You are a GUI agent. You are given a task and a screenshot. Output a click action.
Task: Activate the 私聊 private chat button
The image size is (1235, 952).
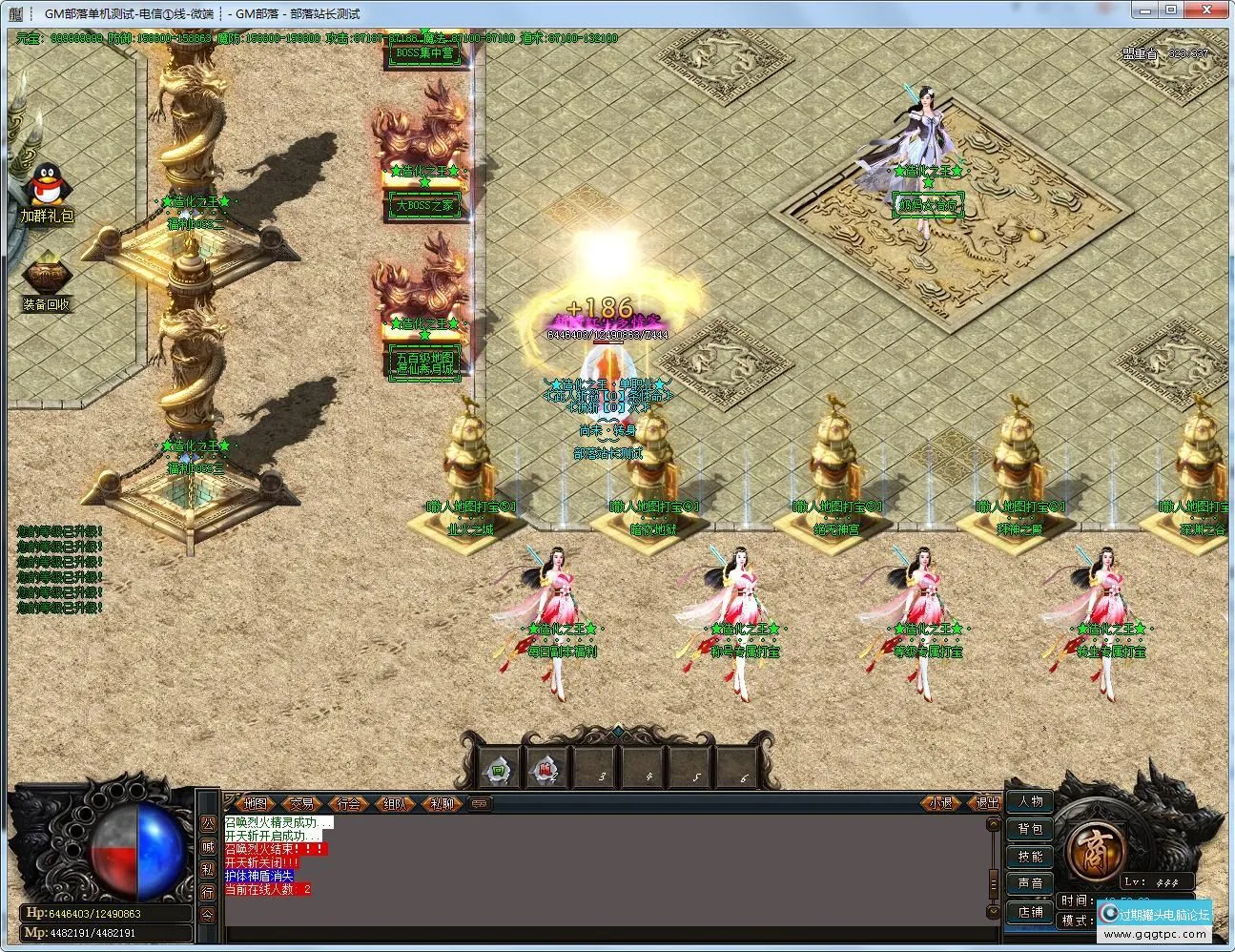pyautogui.click(x=442, y=804)
